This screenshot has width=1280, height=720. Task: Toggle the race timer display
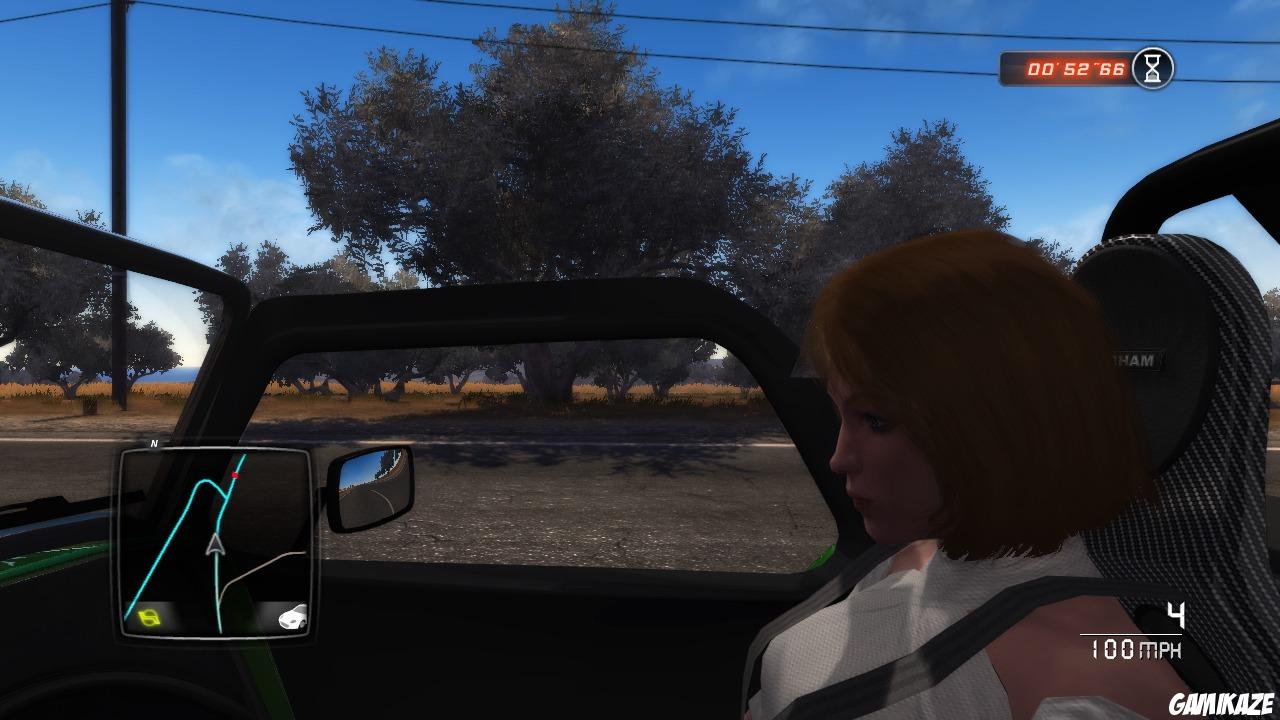(x=1080, y=67)
